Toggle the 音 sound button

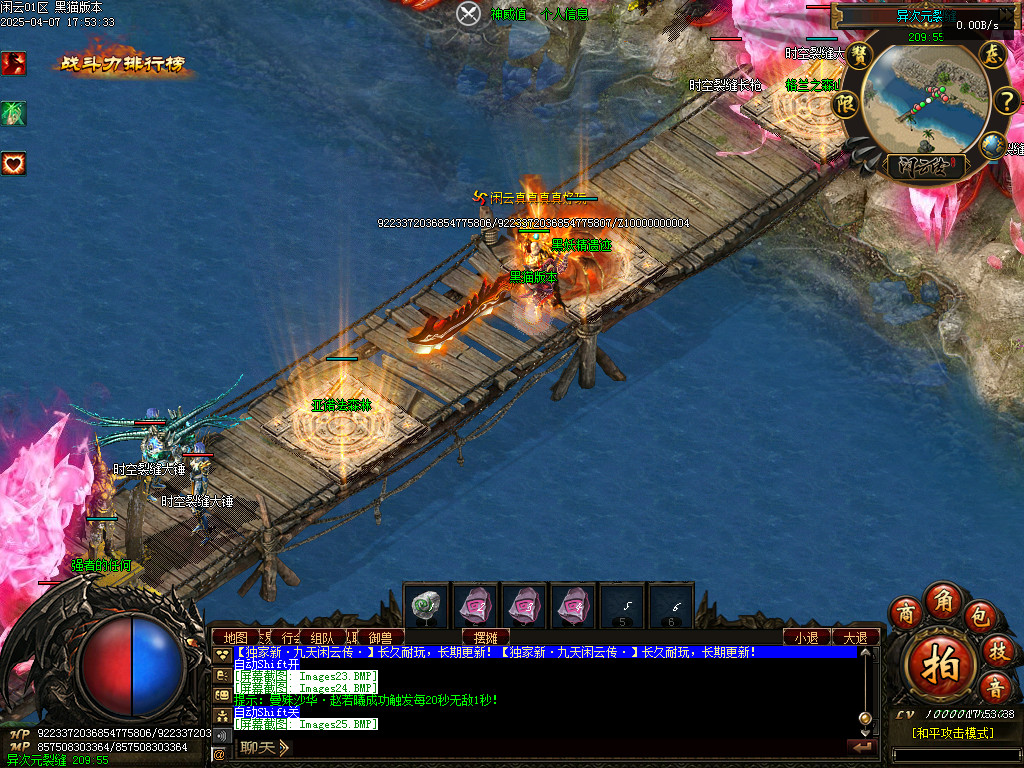(x=996, y=687)
